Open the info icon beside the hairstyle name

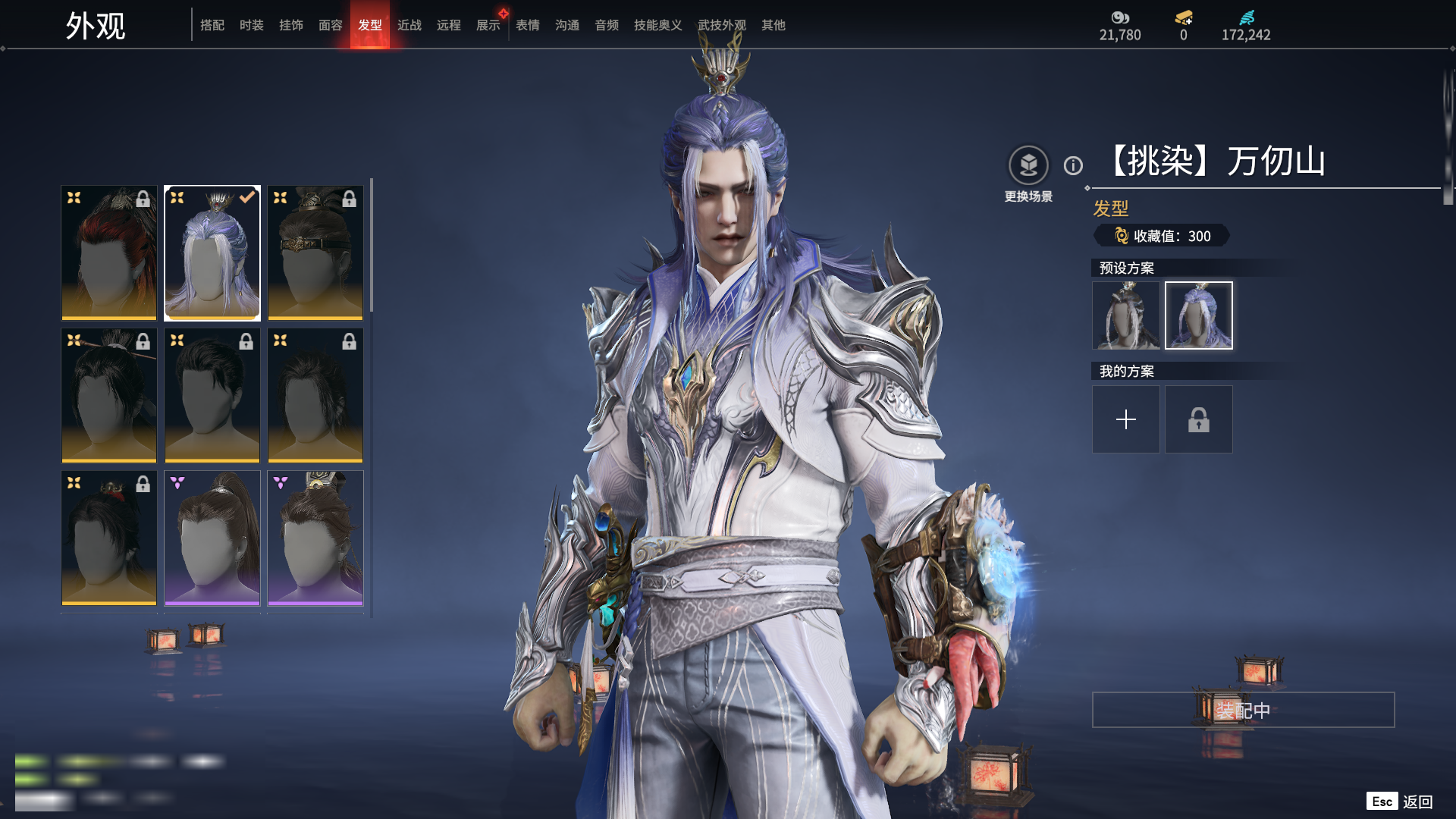click(1073, 165)
